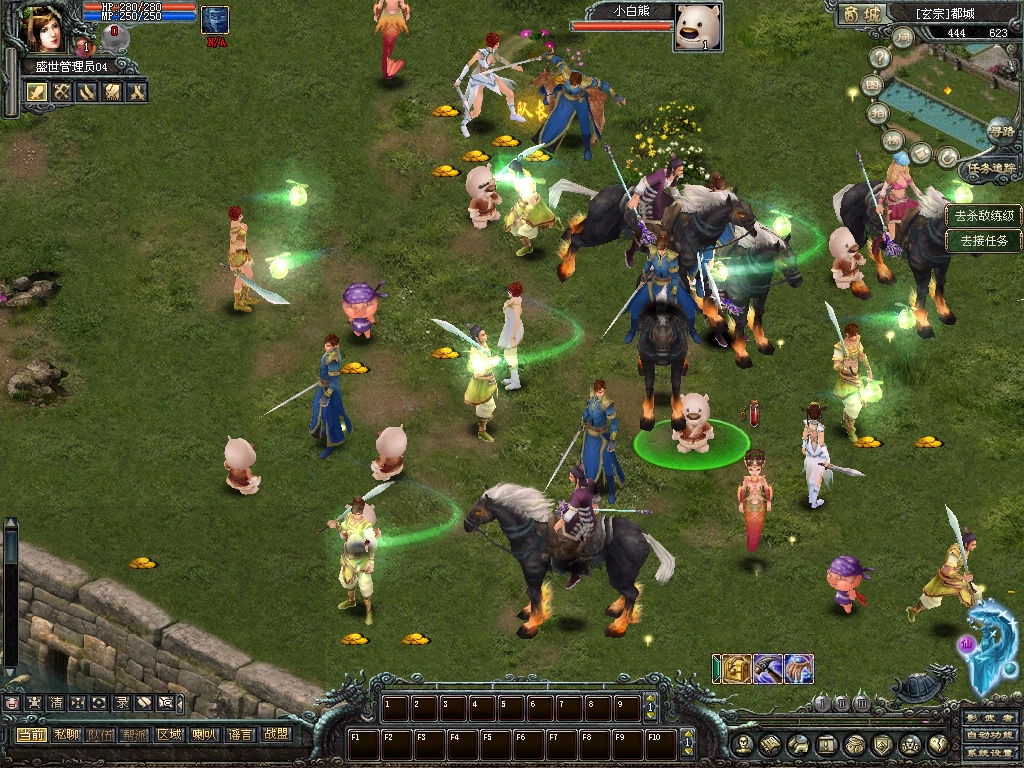This screenshot has height=768, width=1024.
Task: Choose the 去接任务 option
Action: point(984,240)
